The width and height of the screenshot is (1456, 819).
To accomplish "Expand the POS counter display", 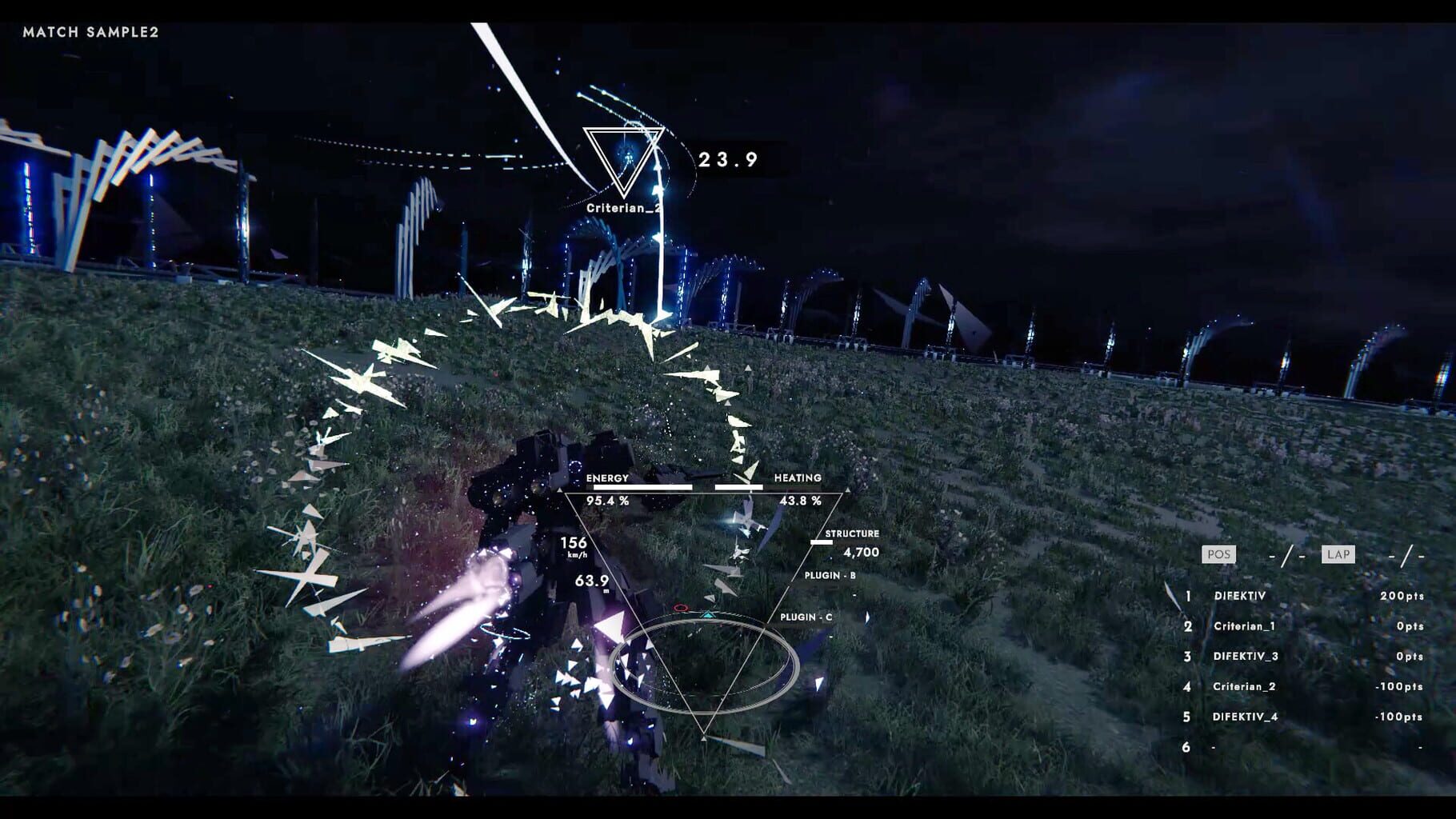I will (1218, 553).
